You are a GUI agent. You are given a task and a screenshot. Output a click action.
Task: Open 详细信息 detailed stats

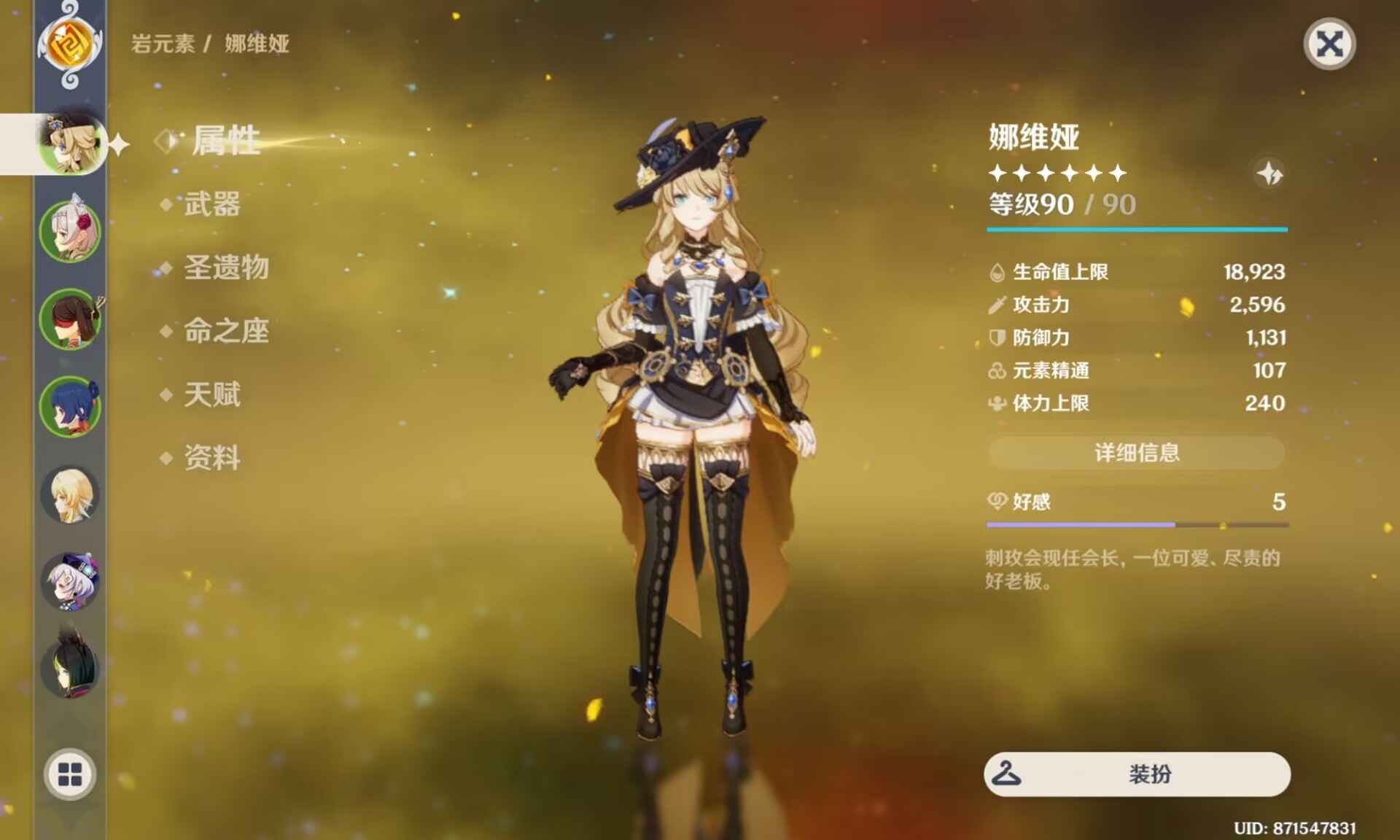[1136, 453]
